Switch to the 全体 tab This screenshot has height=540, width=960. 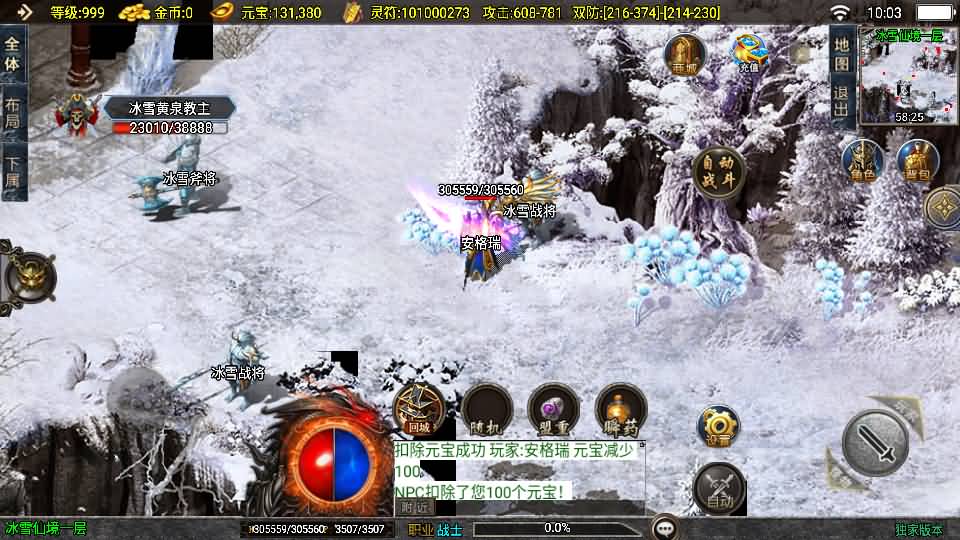(13, 53)
